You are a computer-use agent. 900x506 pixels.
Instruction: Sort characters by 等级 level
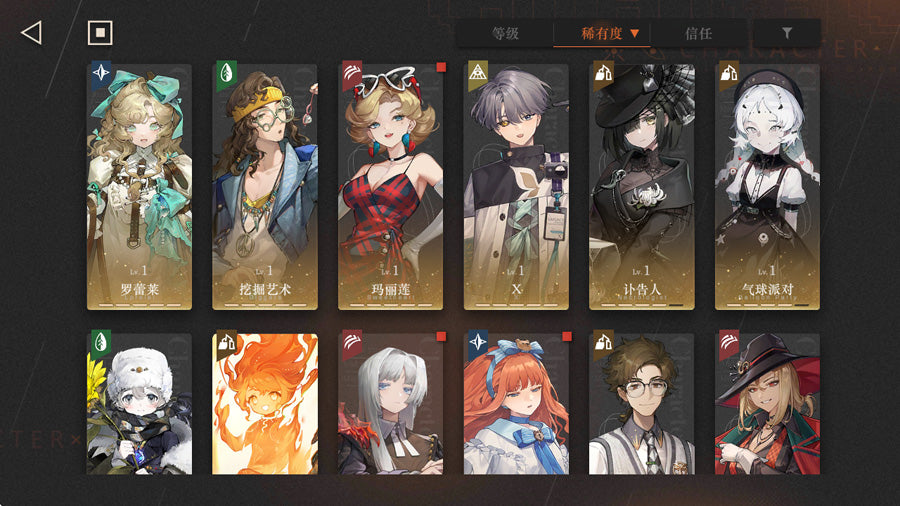[x=505, y=33]
